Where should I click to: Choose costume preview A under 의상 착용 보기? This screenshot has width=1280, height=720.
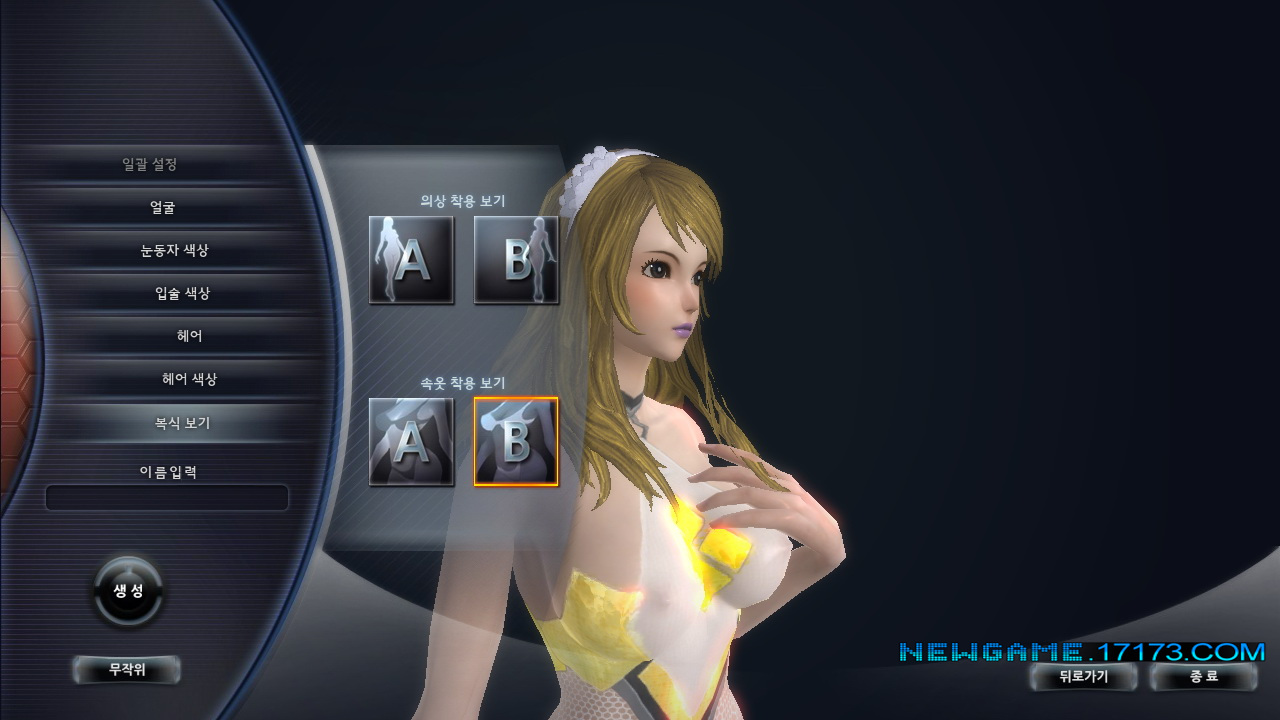tap(411, 260)
